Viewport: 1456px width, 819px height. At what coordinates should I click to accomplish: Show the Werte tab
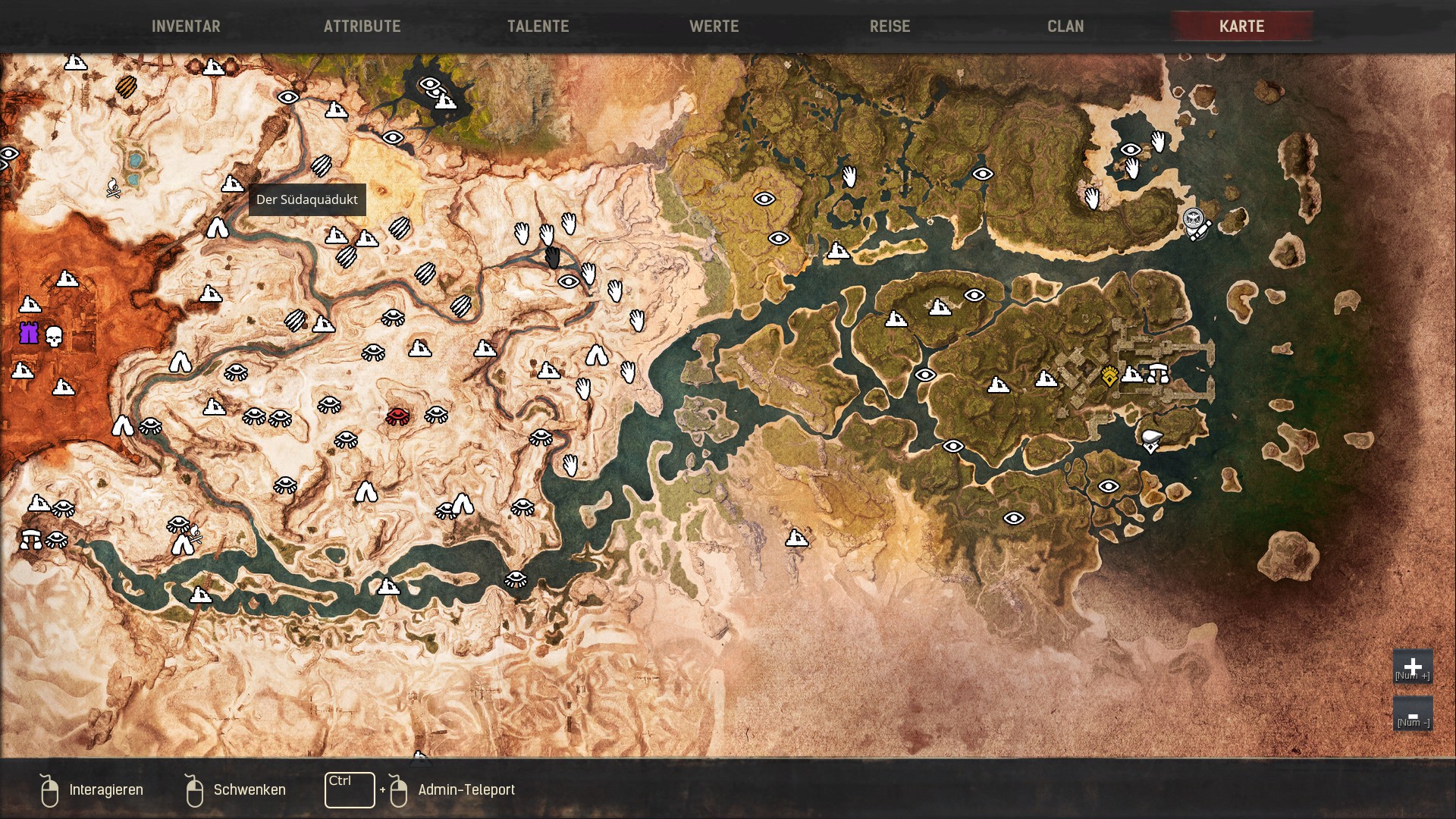(714, 27)
